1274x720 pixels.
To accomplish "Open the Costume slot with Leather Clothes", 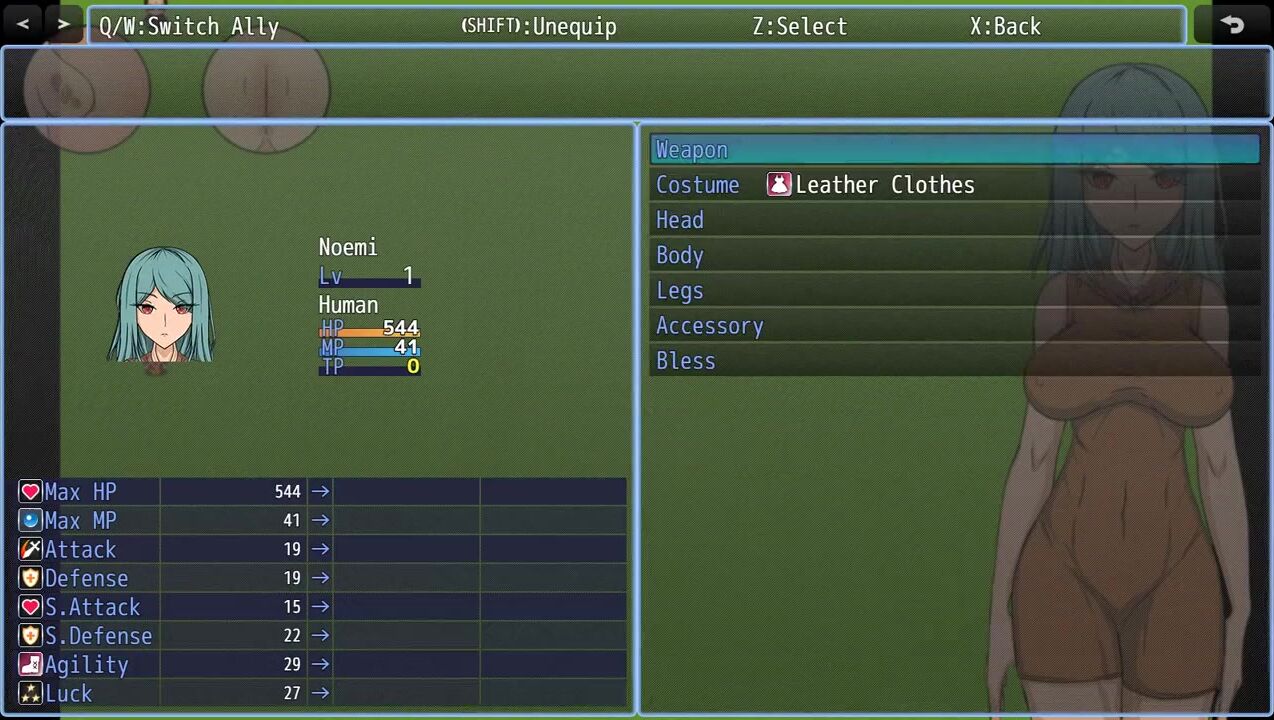I will coord(954,185).
